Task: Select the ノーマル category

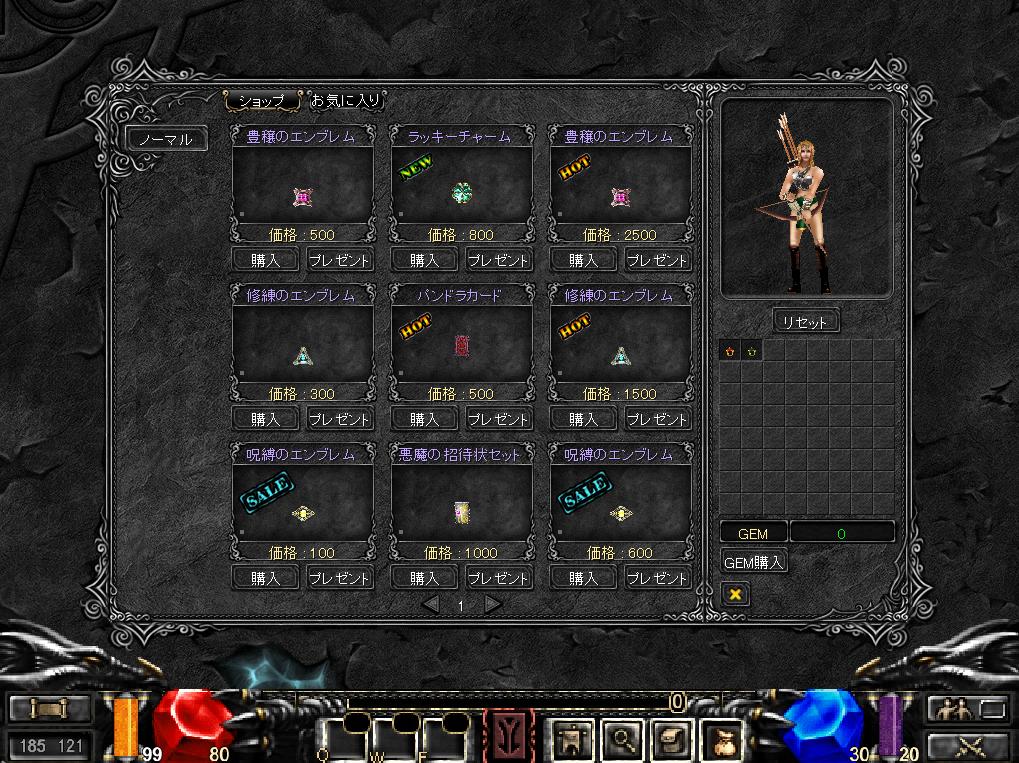Action: (x=166, y=139)
